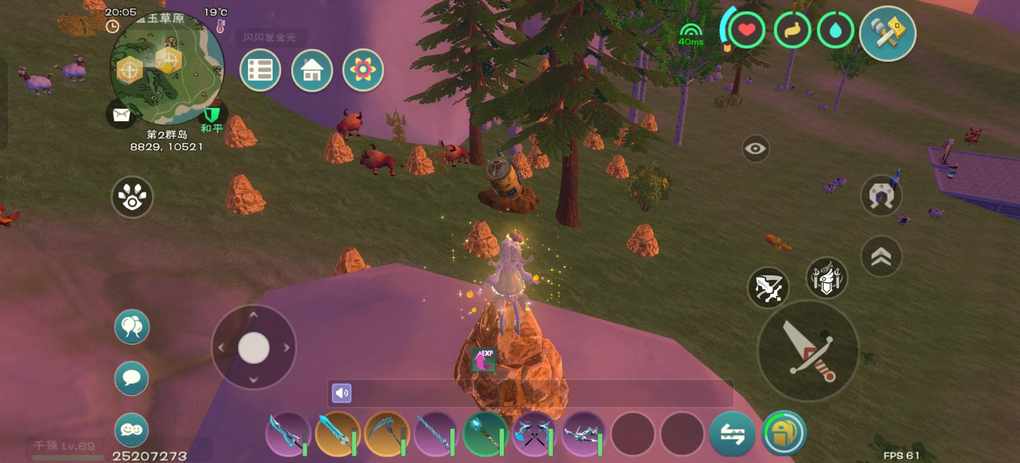Toggle the green peace mode shield
The image size is (1020, 463).
tap(211, 114)
